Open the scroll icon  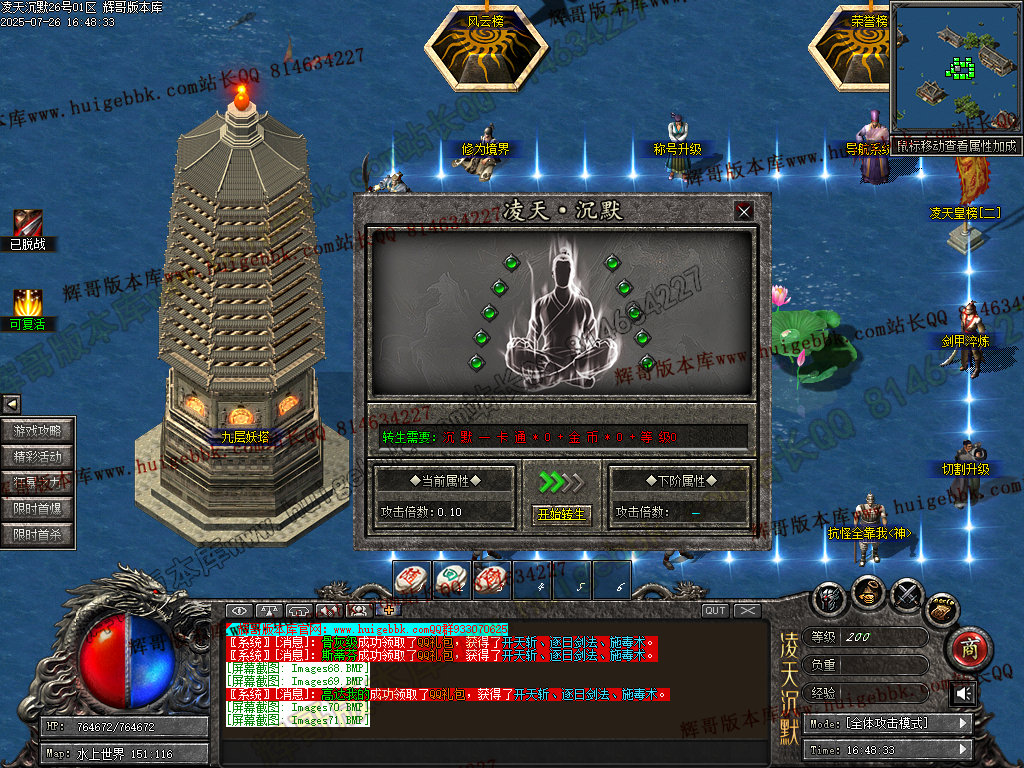pos(941,608)
